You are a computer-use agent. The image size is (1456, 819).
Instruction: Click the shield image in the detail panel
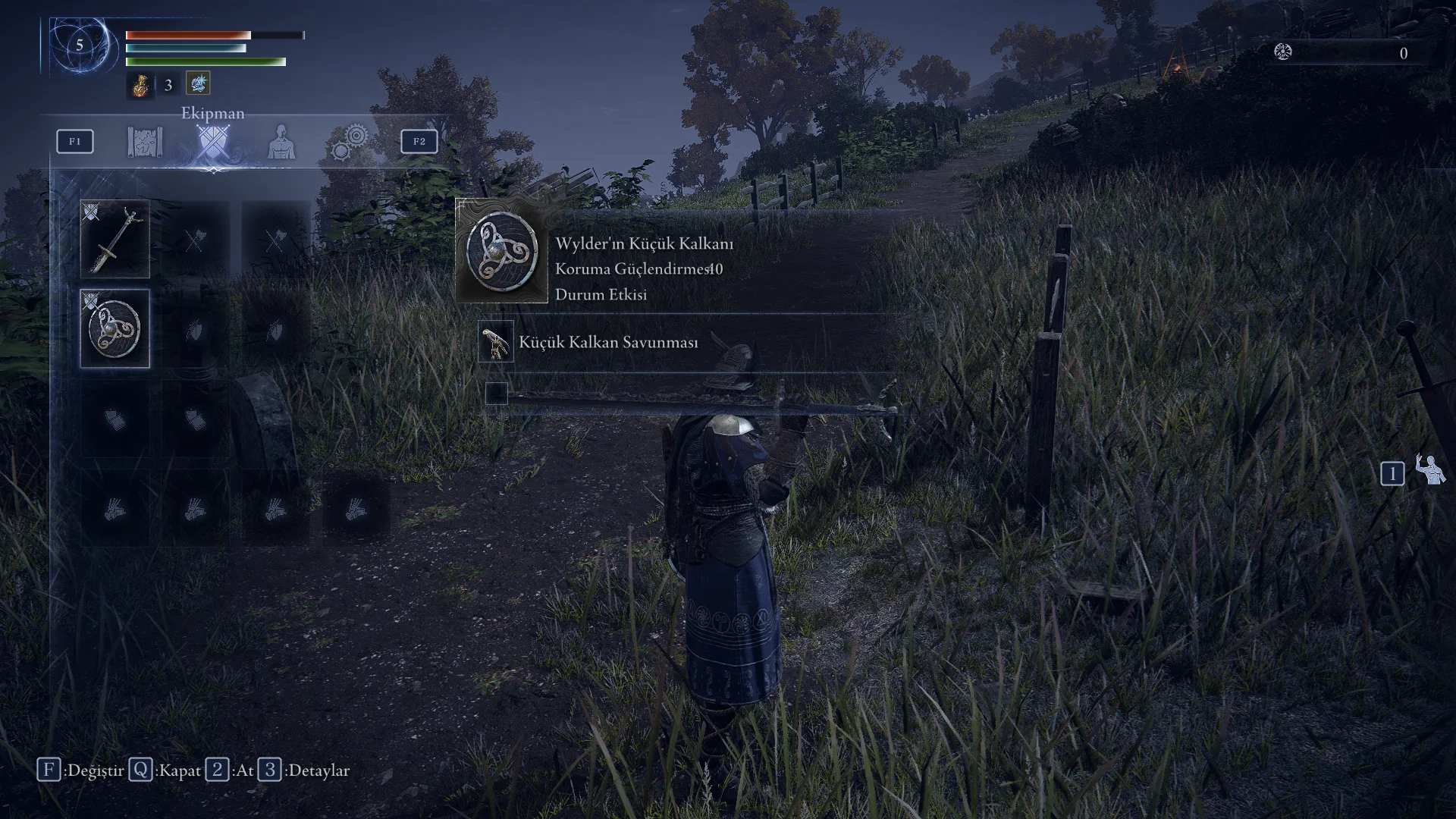click(501, 252)
